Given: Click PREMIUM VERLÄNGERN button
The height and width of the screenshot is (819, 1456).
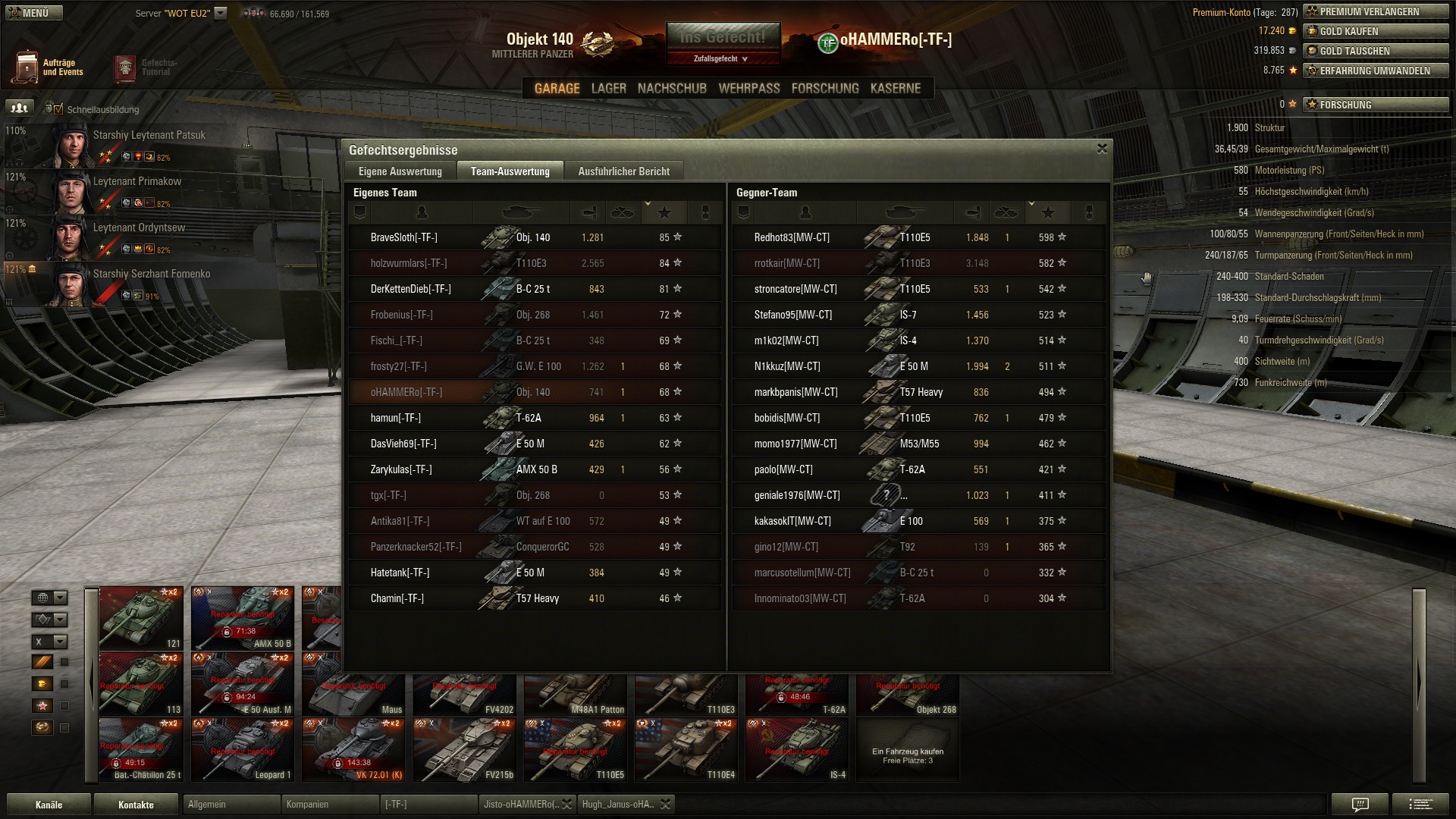Looking at the screenshot, I should pyautogui.click(x=1376, y=11).
